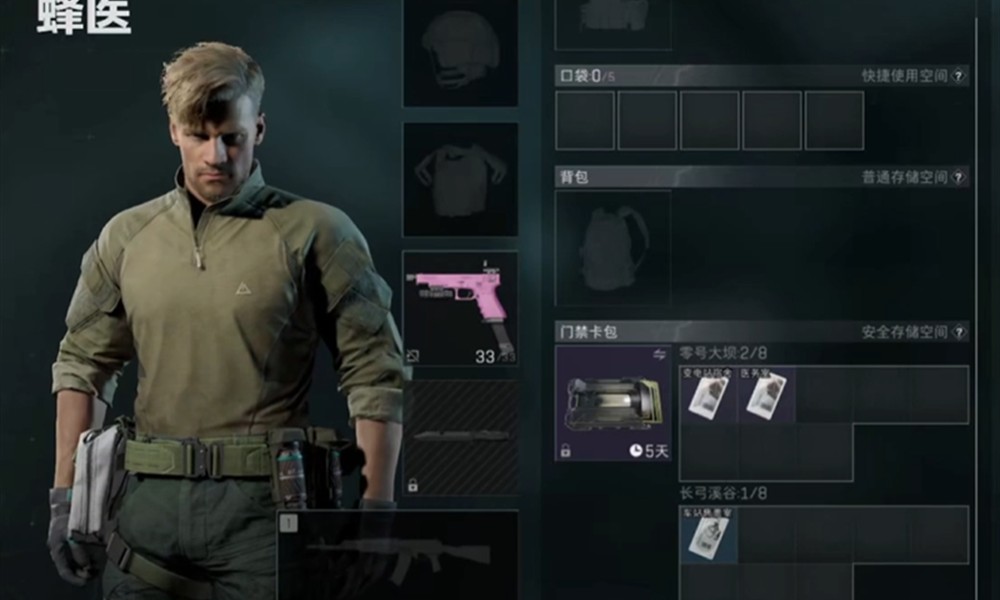This screenshot has height=600, width=1000.
Task: Show help for 普通存储空间
Action: (x=959, y=177)
